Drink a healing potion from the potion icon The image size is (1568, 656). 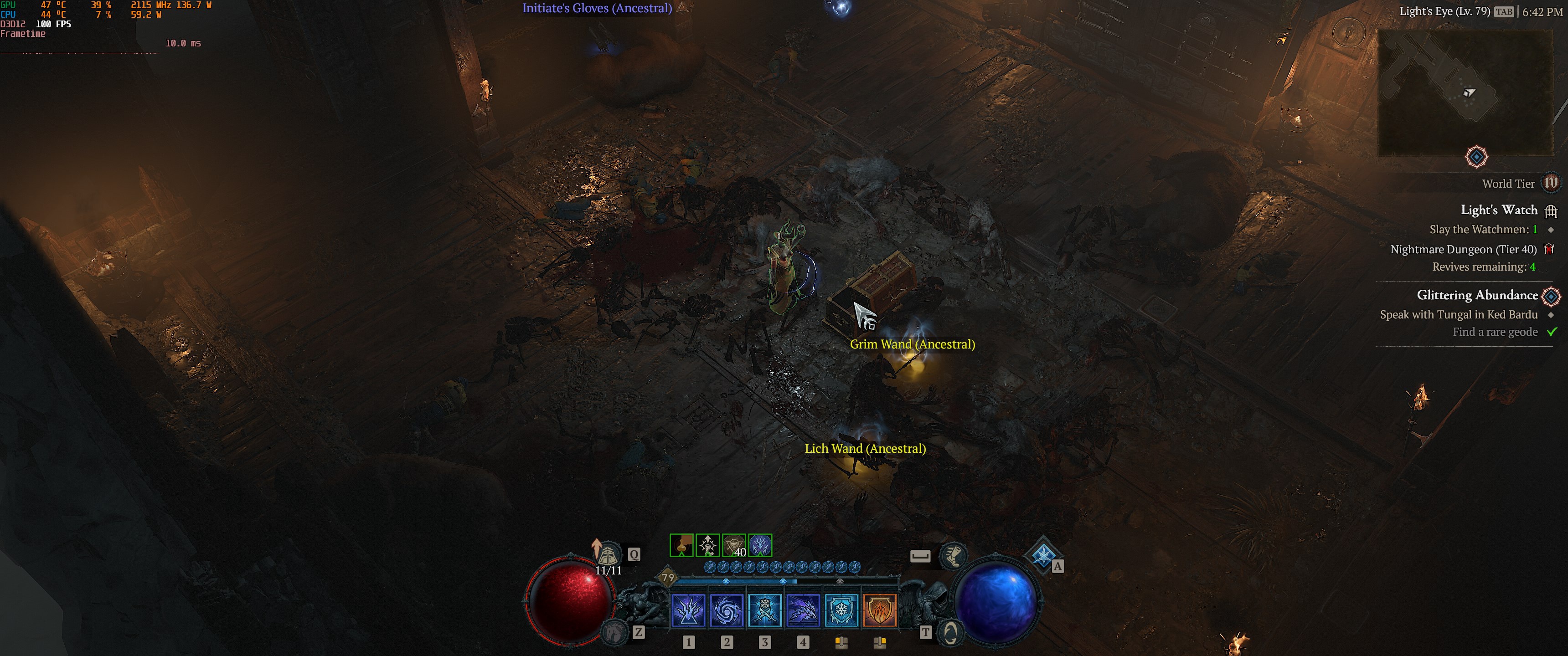608,554
